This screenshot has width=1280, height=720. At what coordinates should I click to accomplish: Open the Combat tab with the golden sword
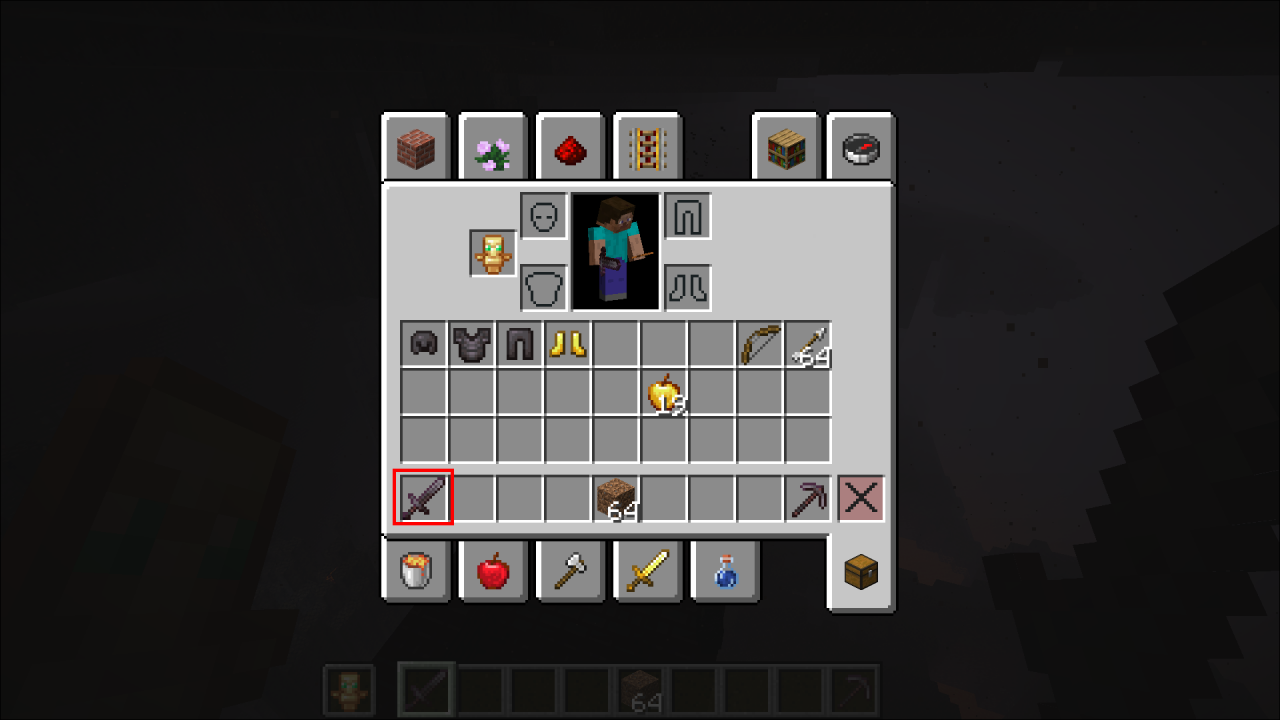647,570
